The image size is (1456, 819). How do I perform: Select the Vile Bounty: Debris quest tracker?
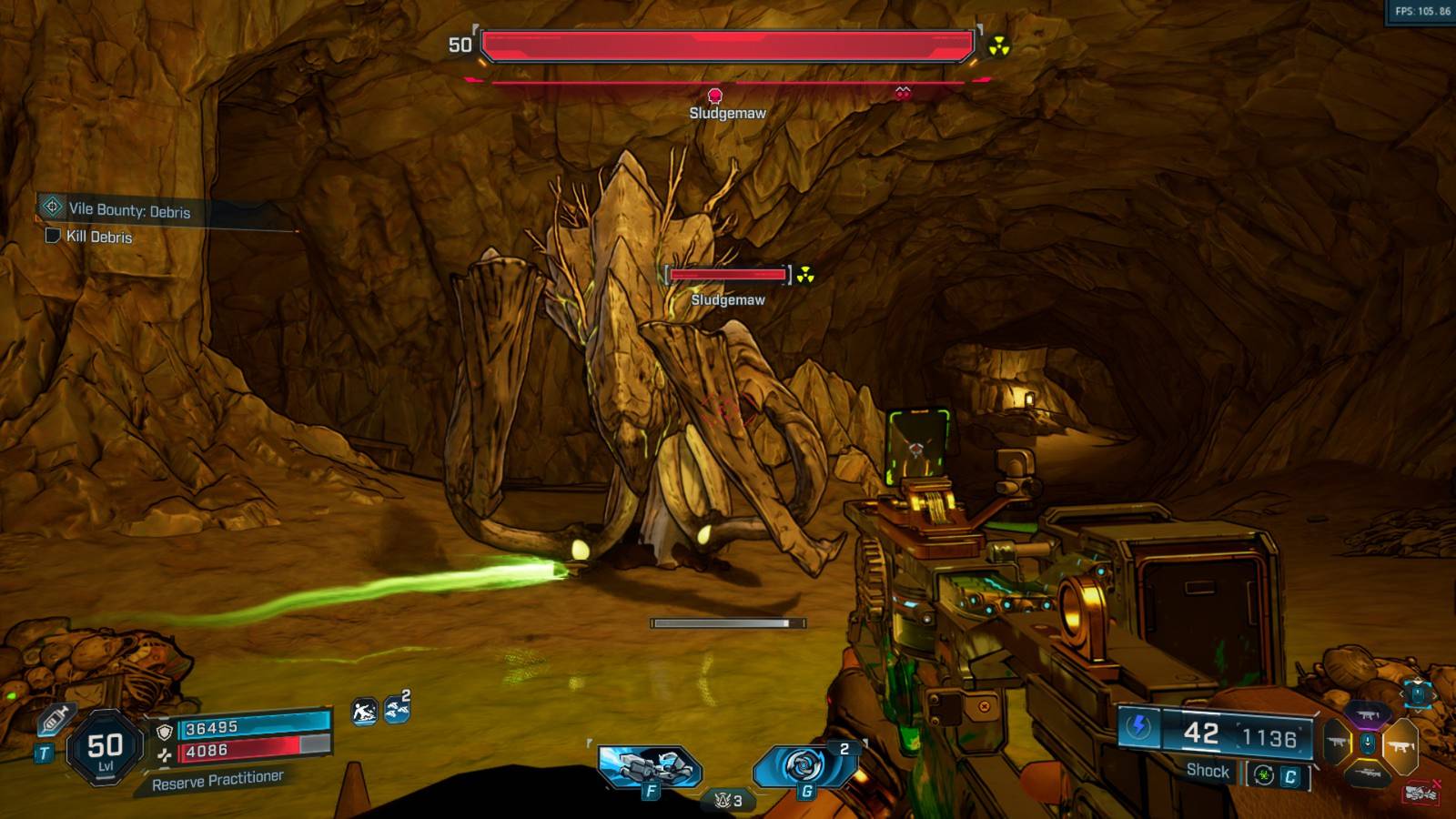[x=129, y=210]
